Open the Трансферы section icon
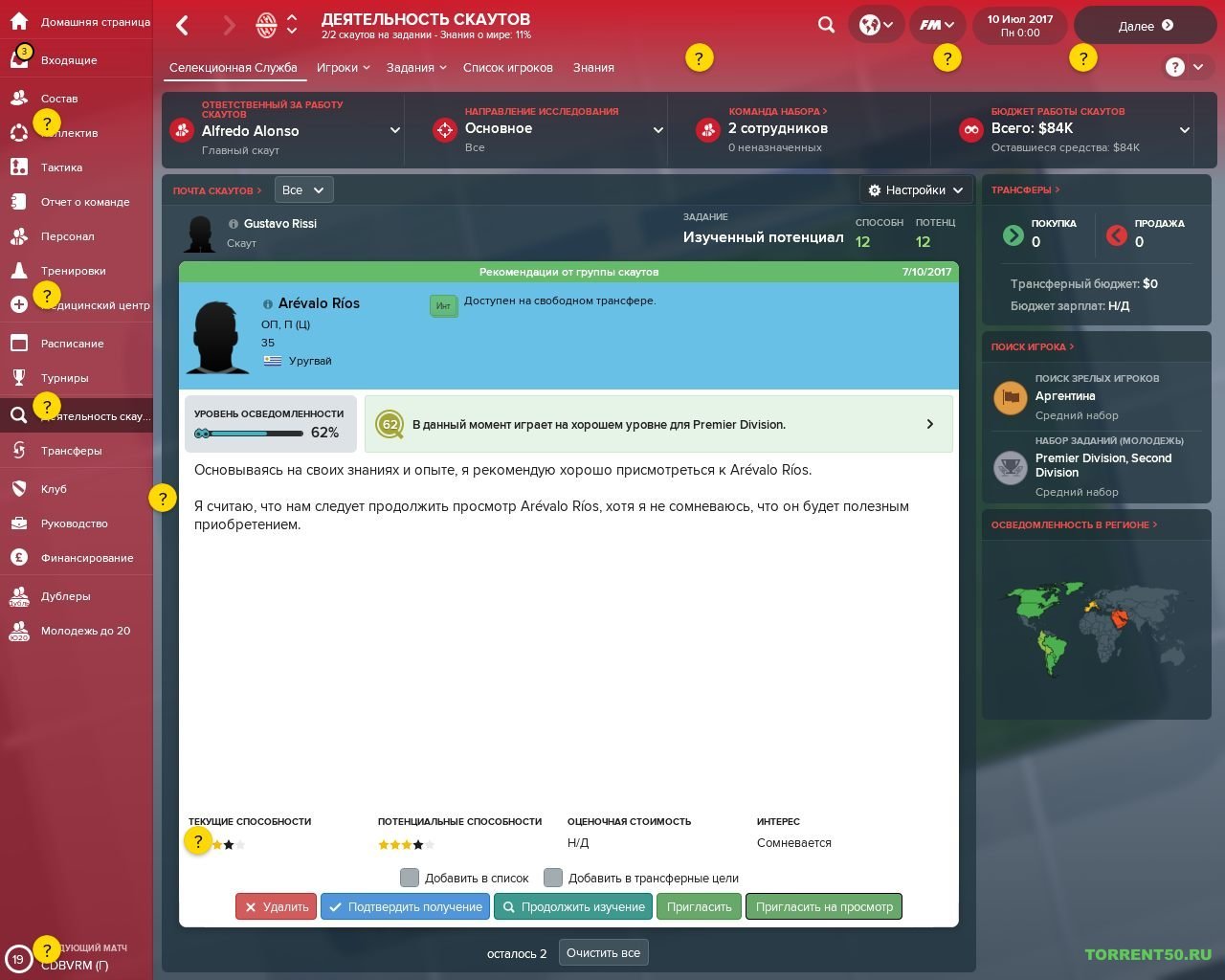Screen dimensions: 1225x980 [x=19, y=450]
